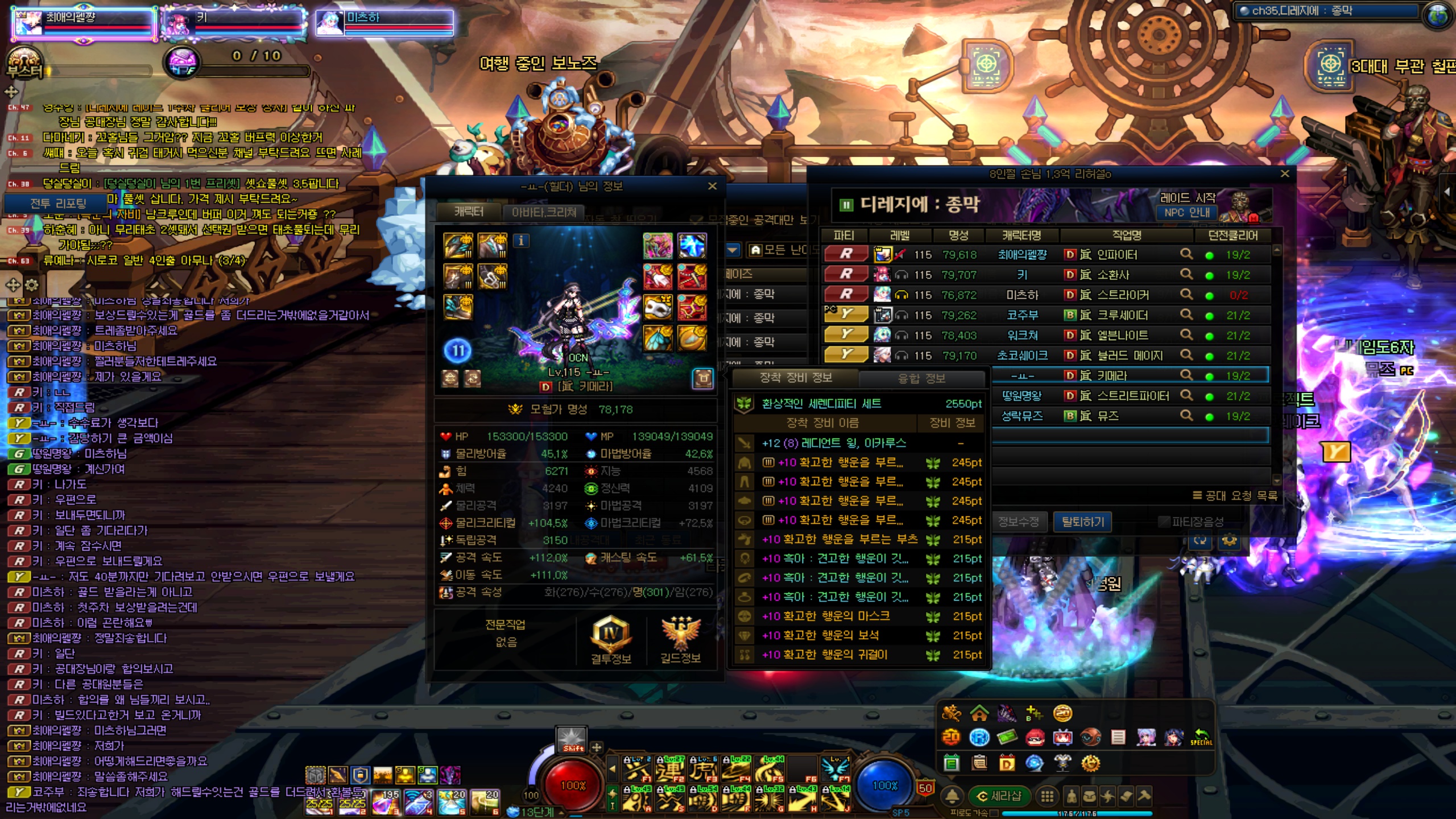The height and width of the screenshot is (819, 1456).
Task: Open the 융합 정보 tab
Action: (x=921, y=378)
